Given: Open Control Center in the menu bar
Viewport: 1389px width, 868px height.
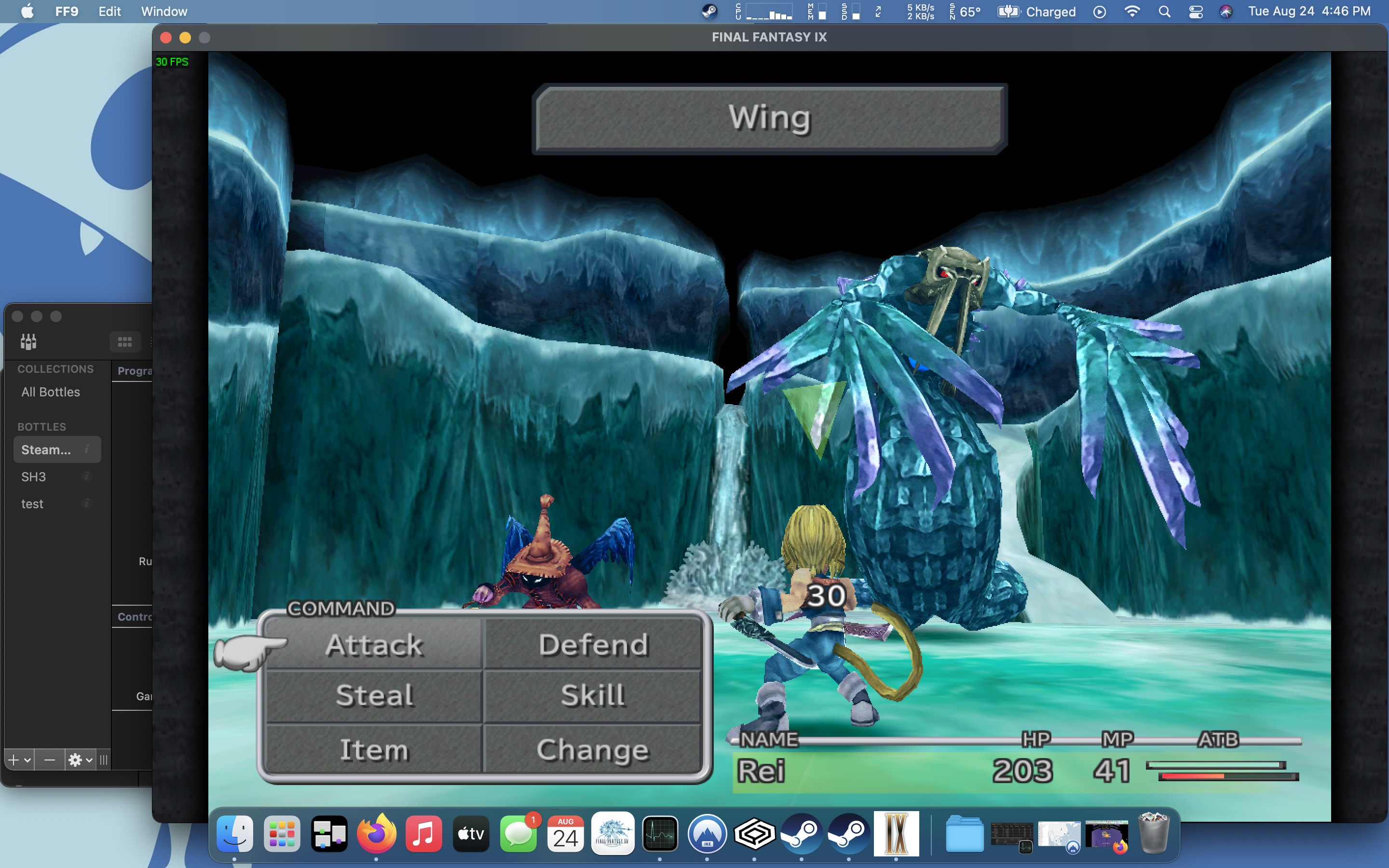Looking at the screenshot, I should coord(1196,12).
